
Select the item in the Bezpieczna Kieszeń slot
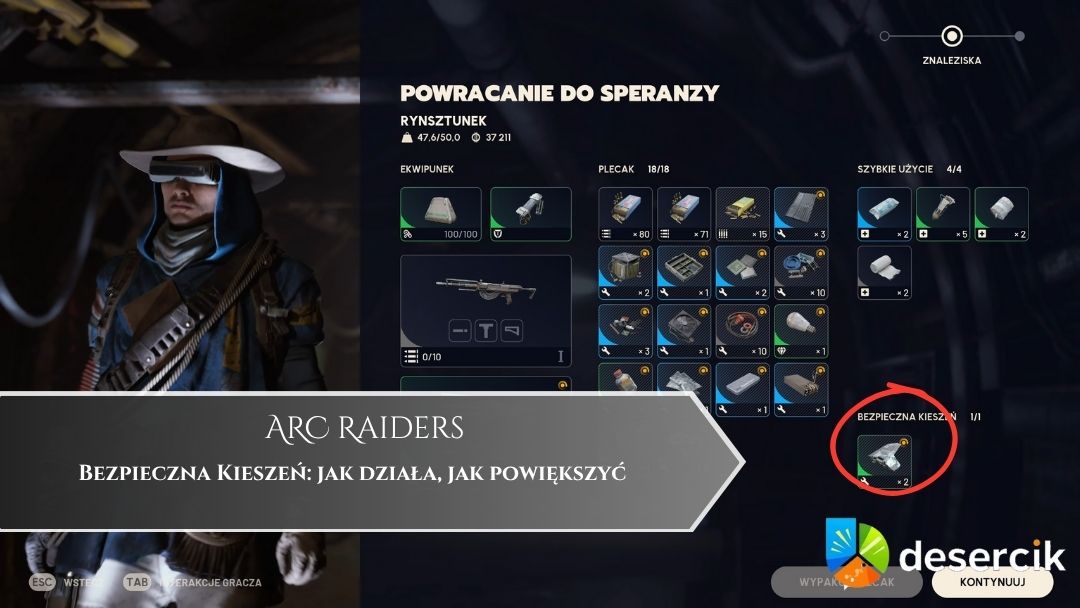[884, 462]
